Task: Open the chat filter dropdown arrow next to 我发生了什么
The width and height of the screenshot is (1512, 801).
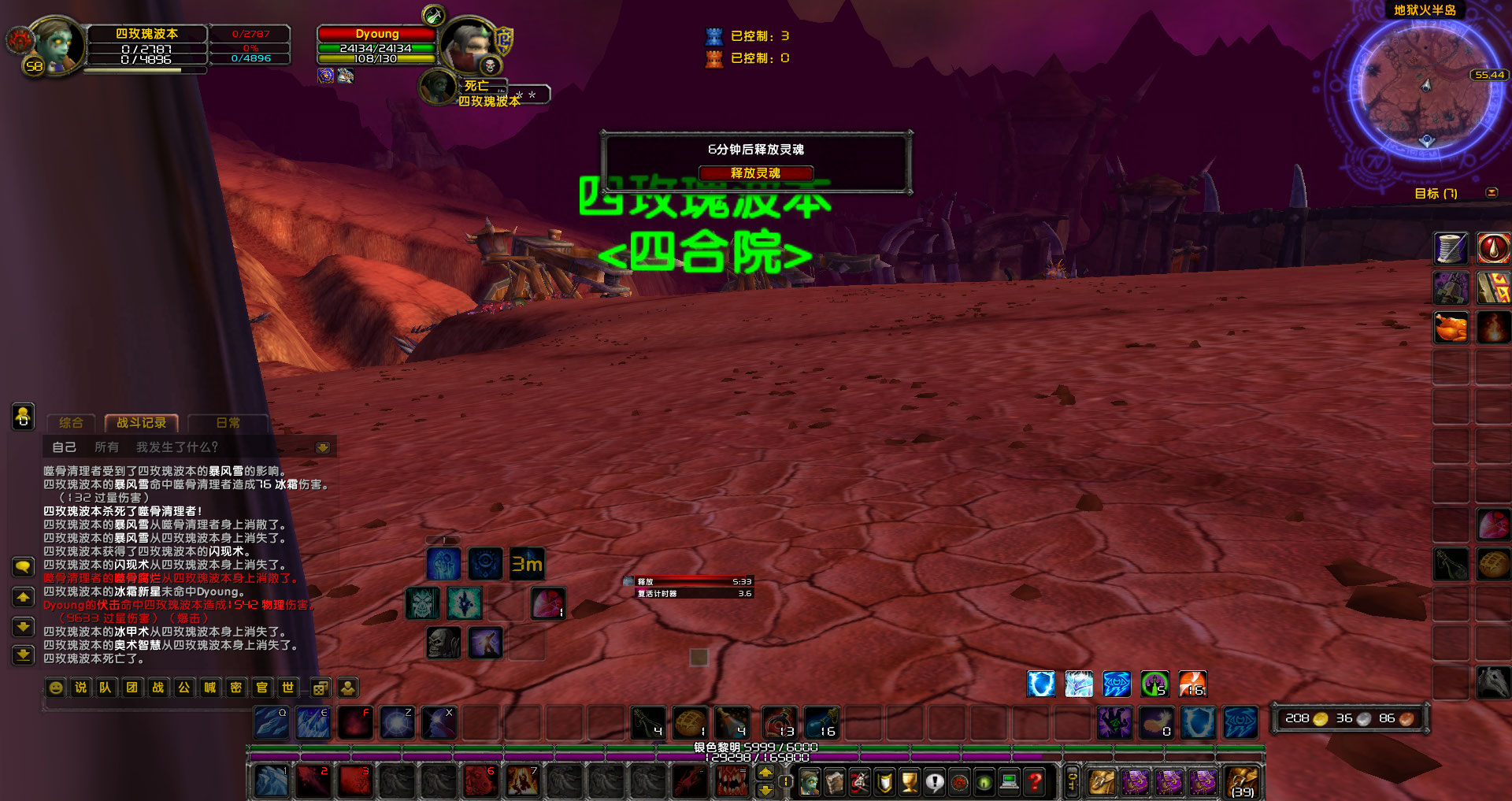Action: click(x=323, y=447)
